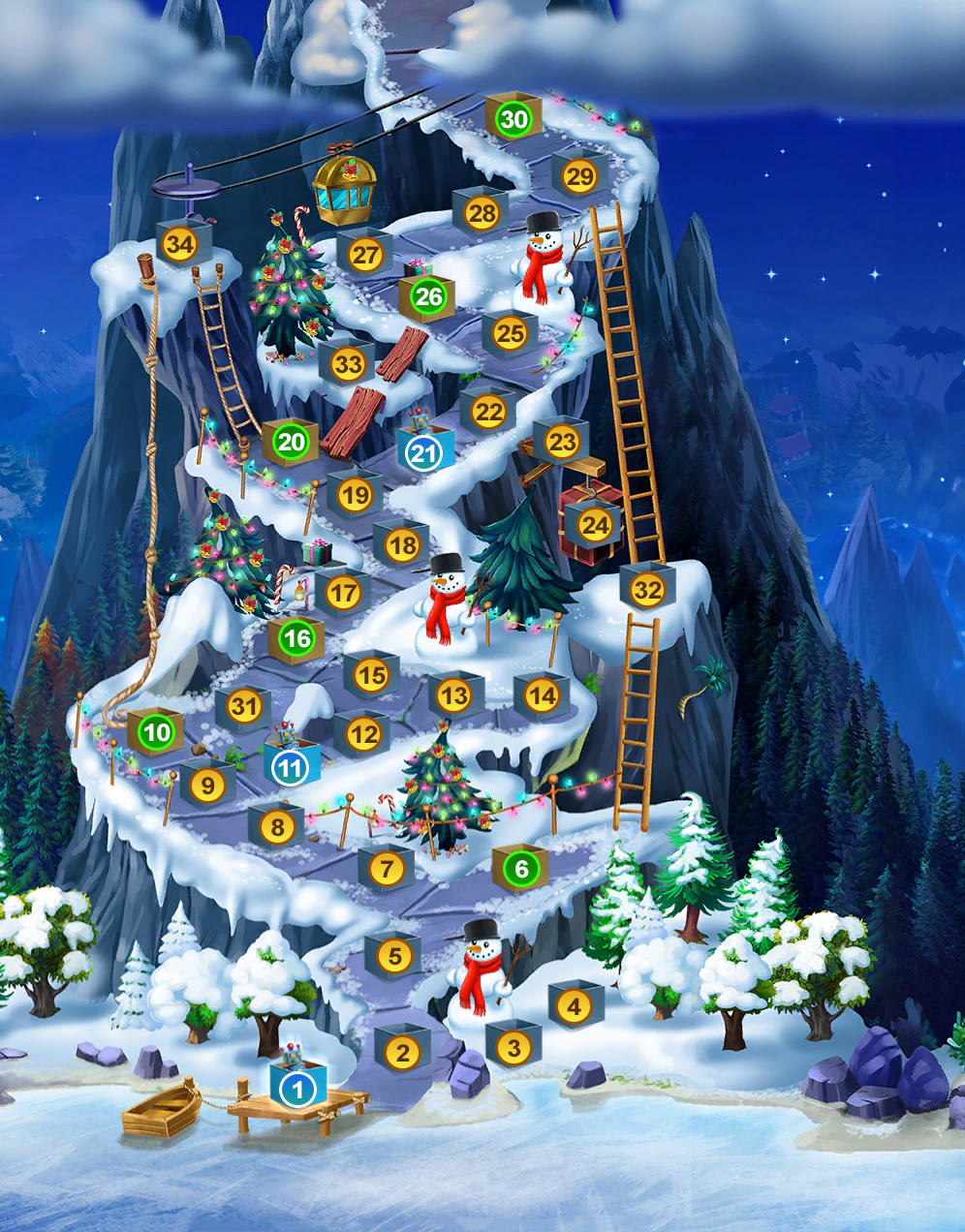Select level 2 at mountain base
This screenshot has height=1232, width=965.
[x=402, y=1051]
